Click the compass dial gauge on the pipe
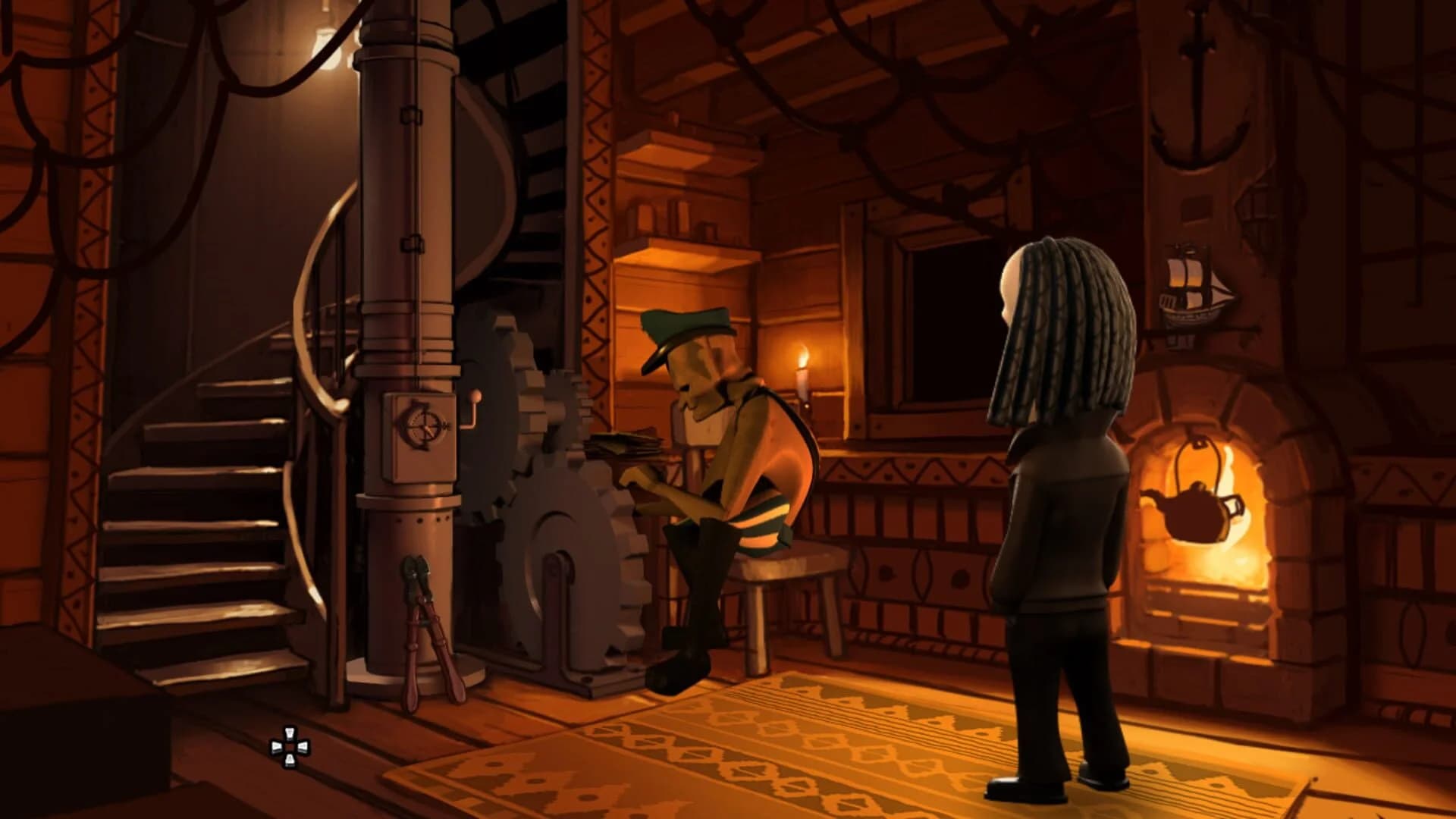 pyautogui.click(x=422, y=427)
